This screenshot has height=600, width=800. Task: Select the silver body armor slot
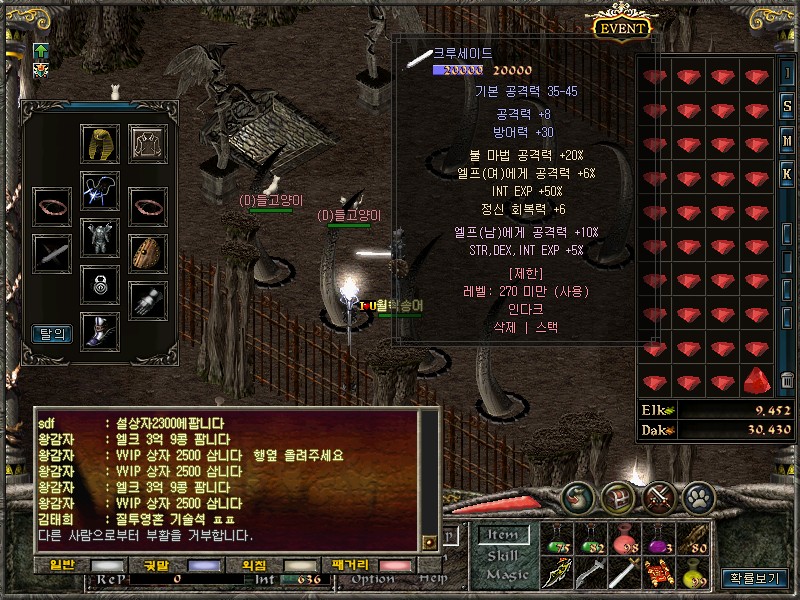tap(100, 238)
